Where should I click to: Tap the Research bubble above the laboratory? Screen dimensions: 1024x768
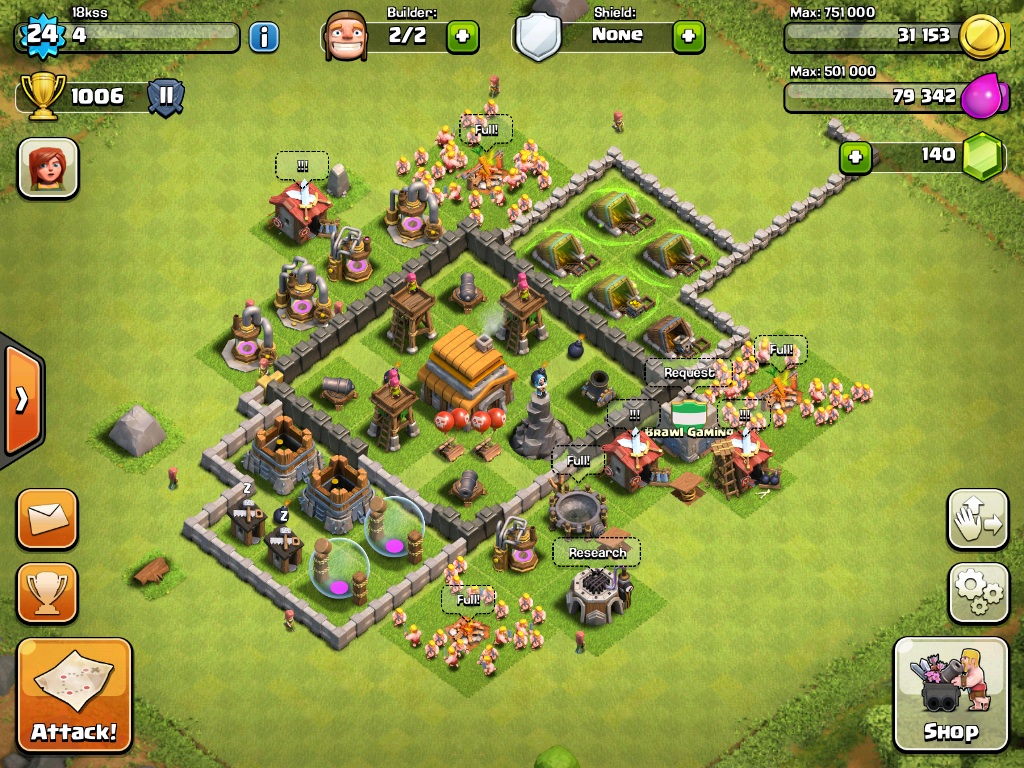pos(597,553)
